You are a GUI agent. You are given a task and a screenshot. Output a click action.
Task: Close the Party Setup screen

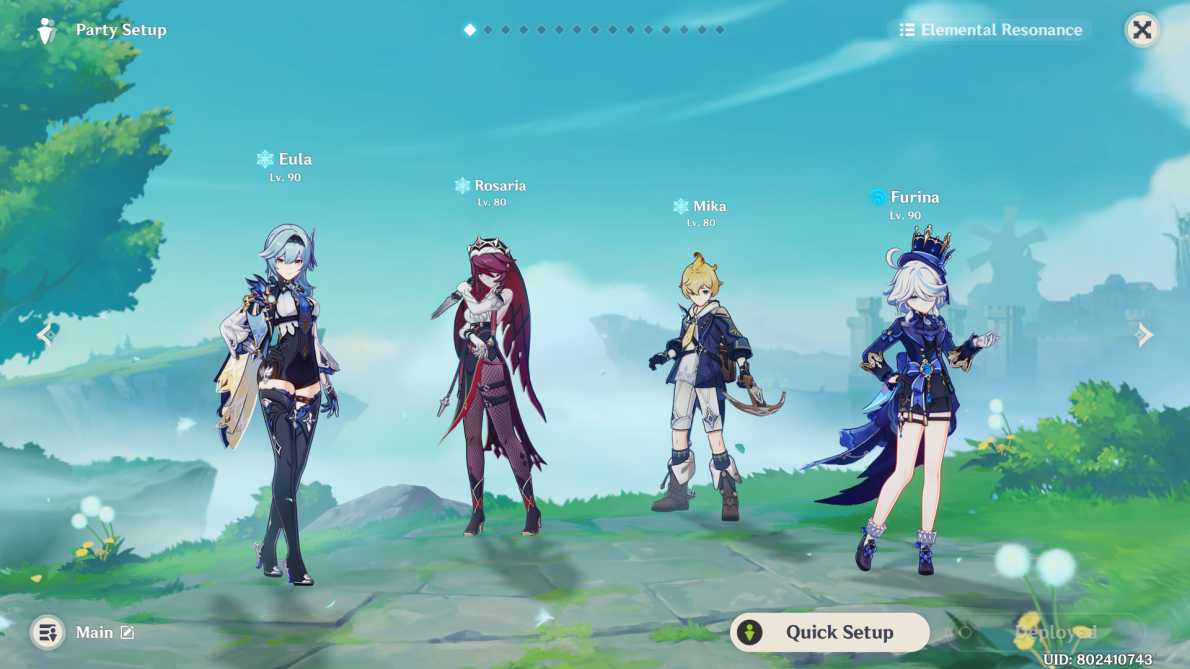[x=1142, y=30]
